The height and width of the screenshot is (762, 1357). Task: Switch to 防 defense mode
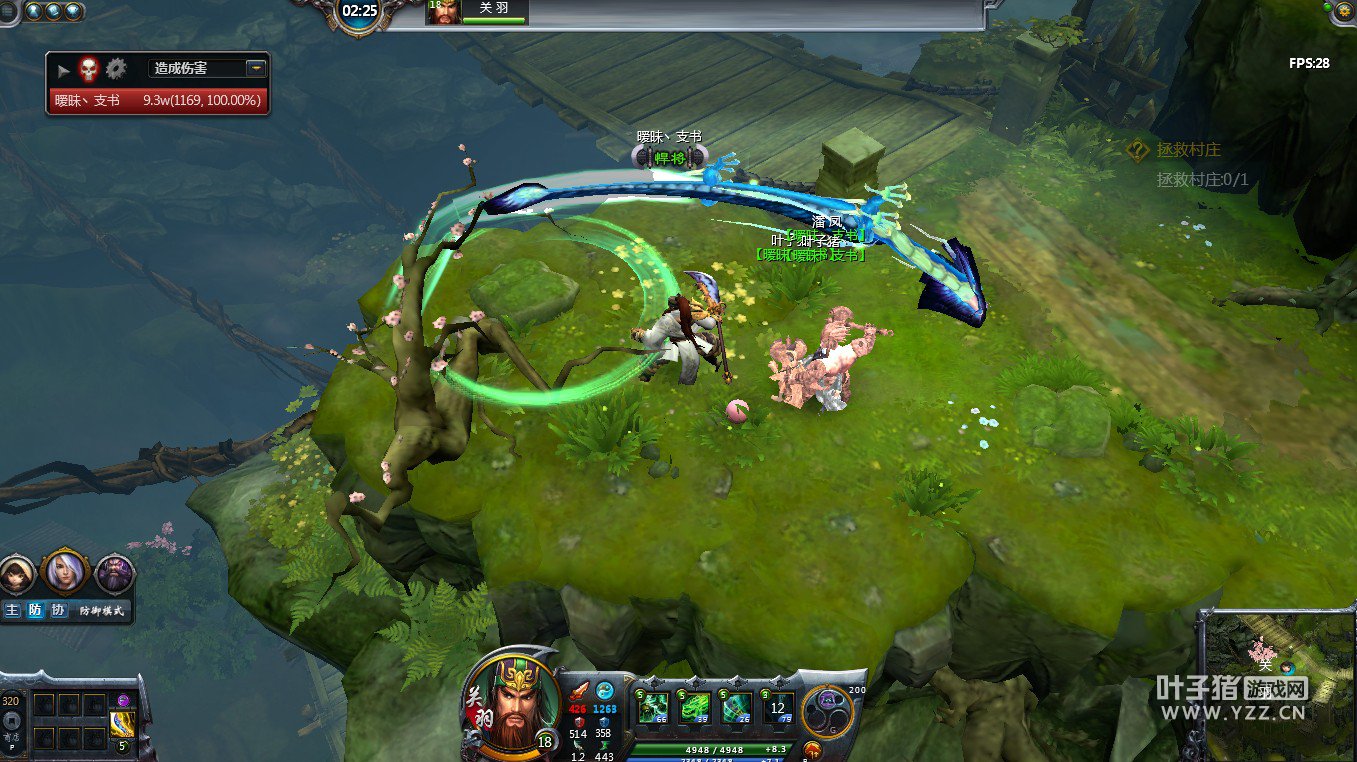point(36,610)
